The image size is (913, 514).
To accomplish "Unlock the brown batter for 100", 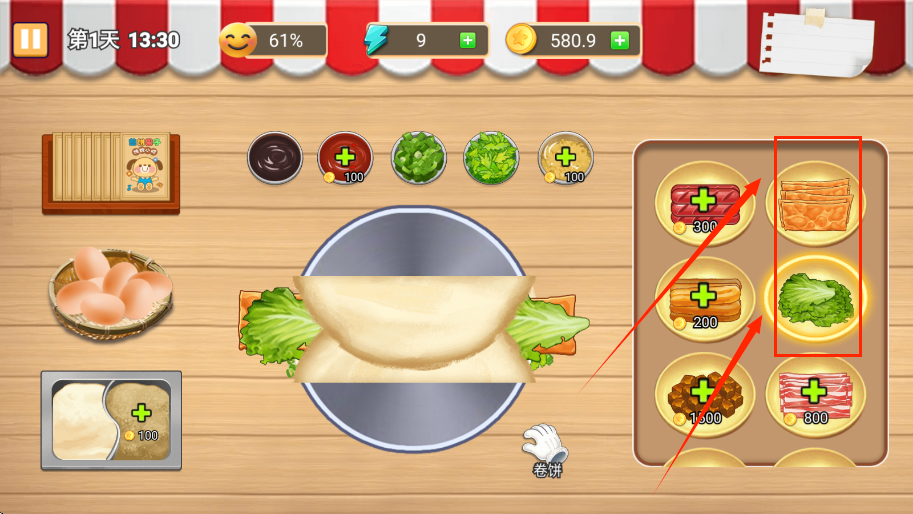I will click(142, 415).
